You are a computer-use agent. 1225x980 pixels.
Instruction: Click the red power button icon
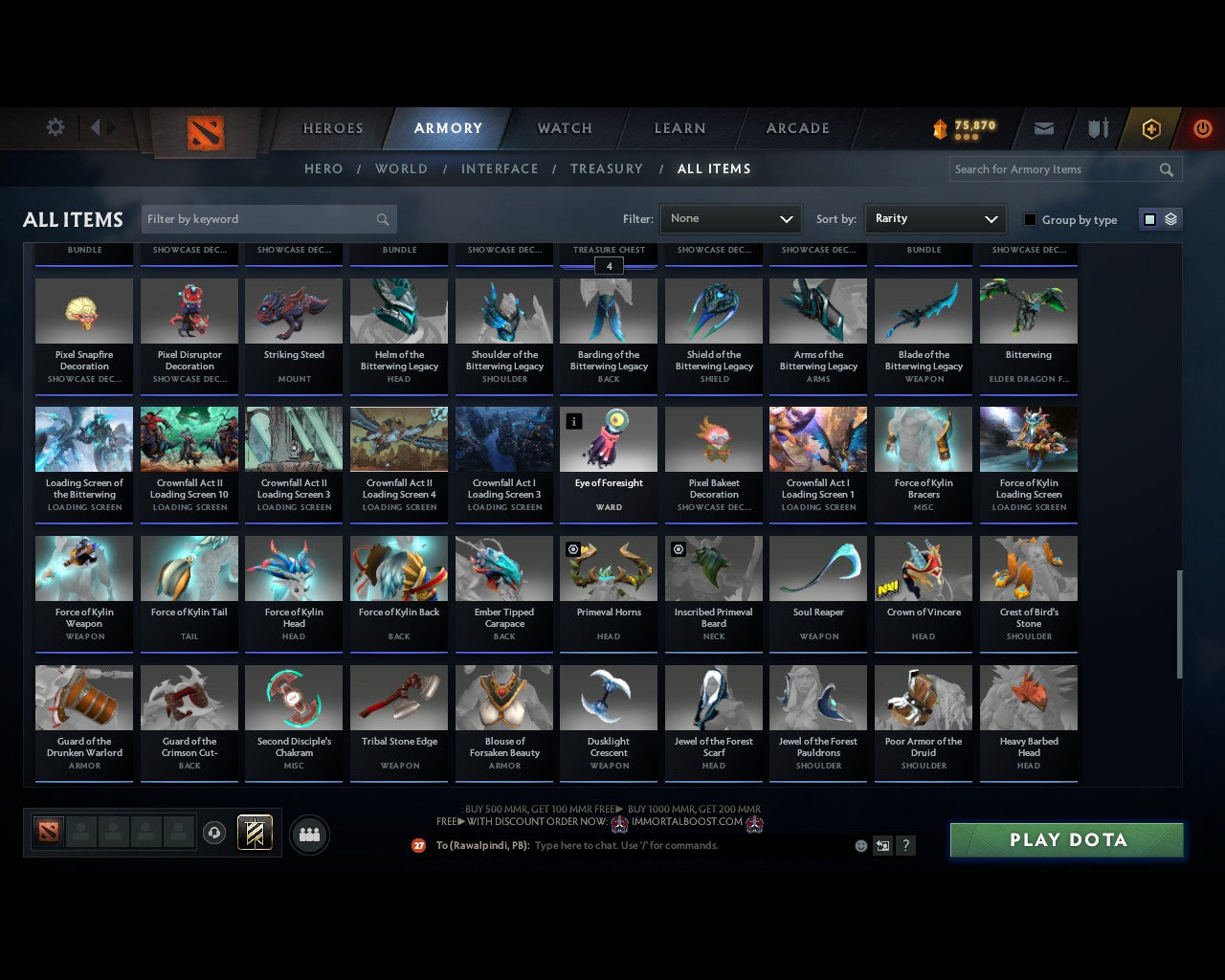[x=1203, y=128]
